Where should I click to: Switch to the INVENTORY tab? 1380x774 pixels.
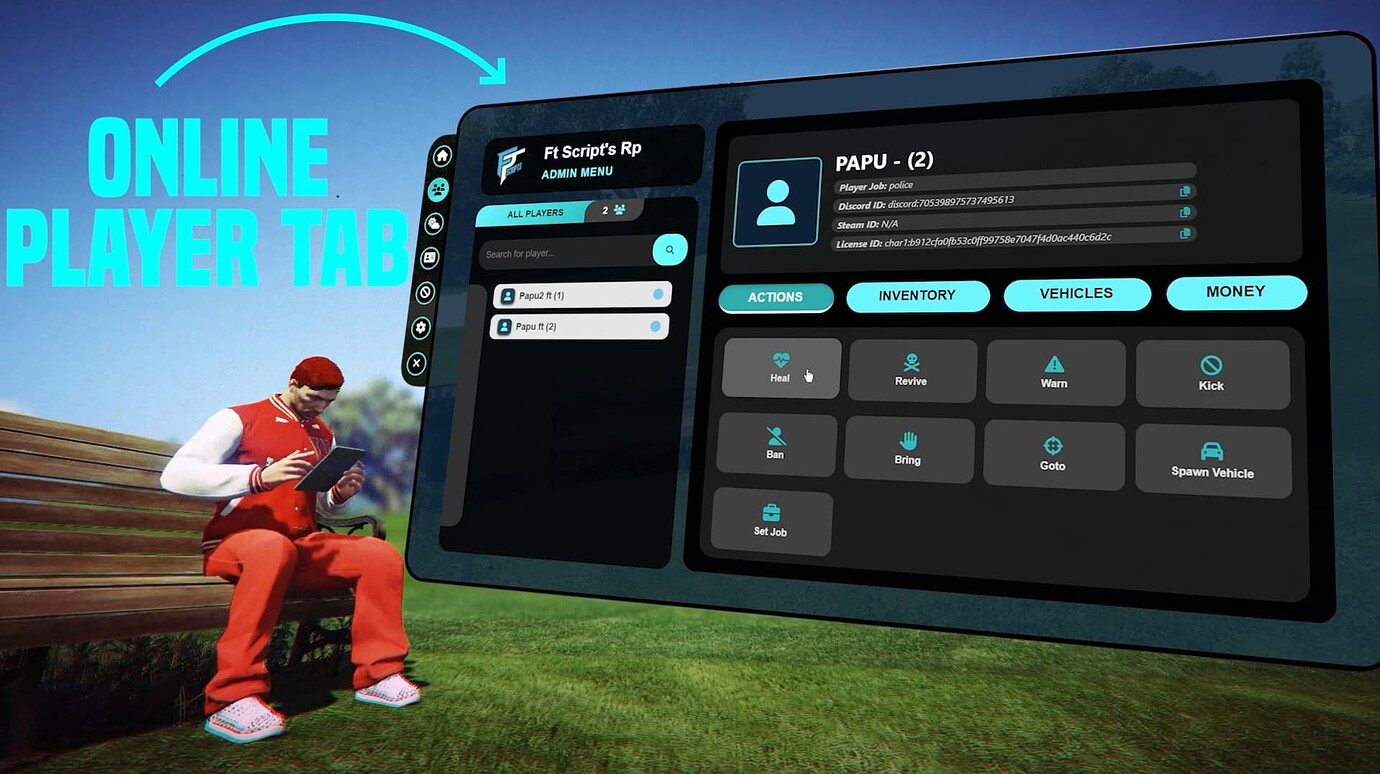point(917,295)
